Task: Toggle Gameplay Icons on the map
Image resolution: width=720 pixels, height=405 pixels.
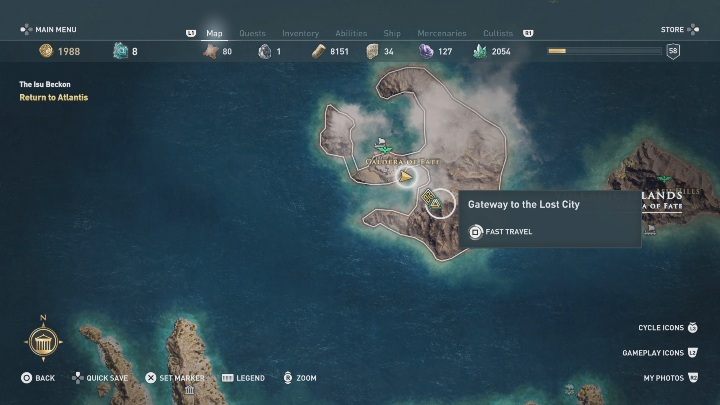Action: pos(660,353)
